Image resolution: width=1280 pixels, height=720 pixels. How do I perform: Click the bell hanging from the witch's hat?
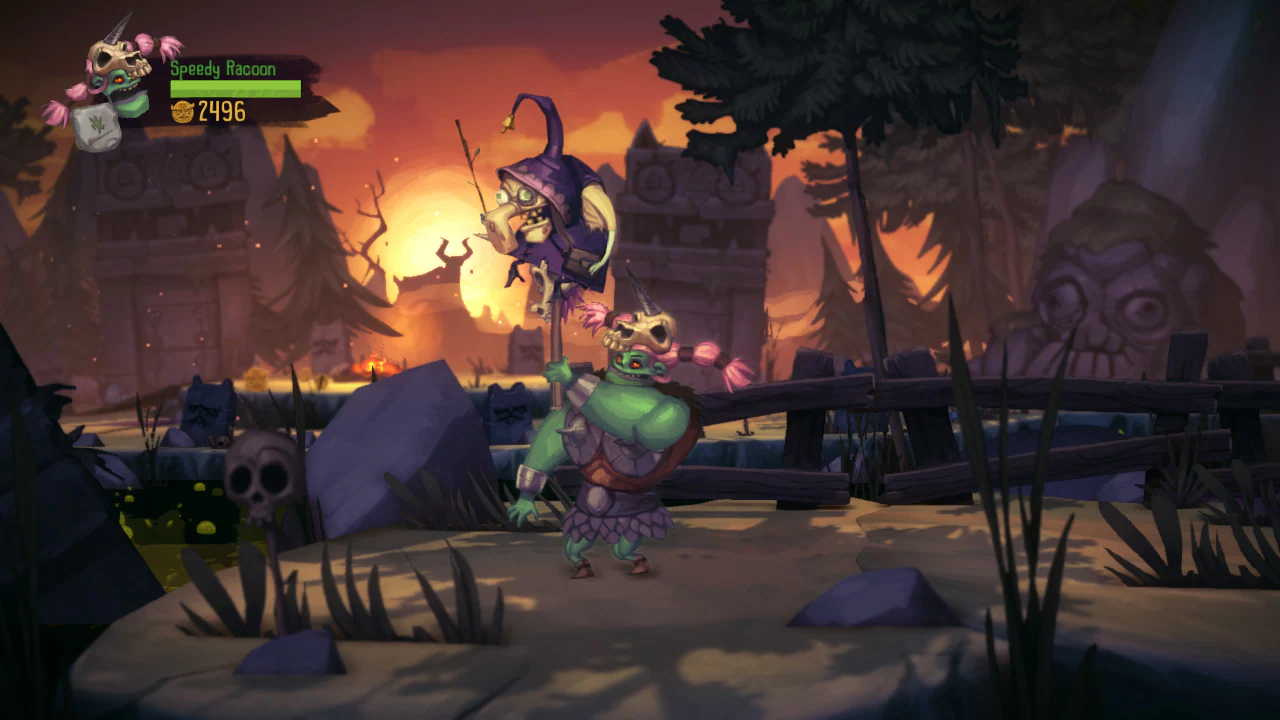tap(505, 122)
